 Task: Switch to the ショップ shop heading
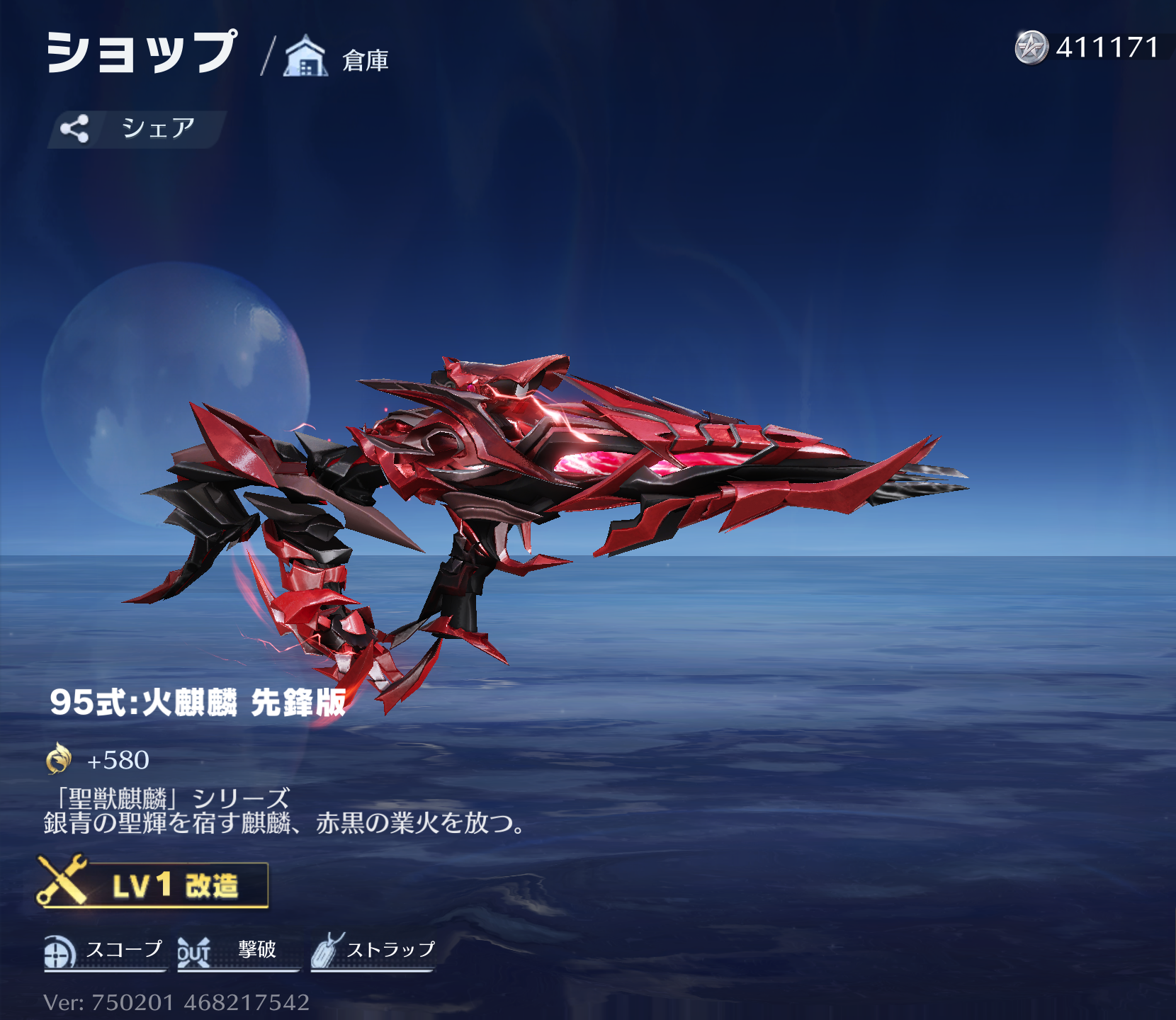pos(142,52)
